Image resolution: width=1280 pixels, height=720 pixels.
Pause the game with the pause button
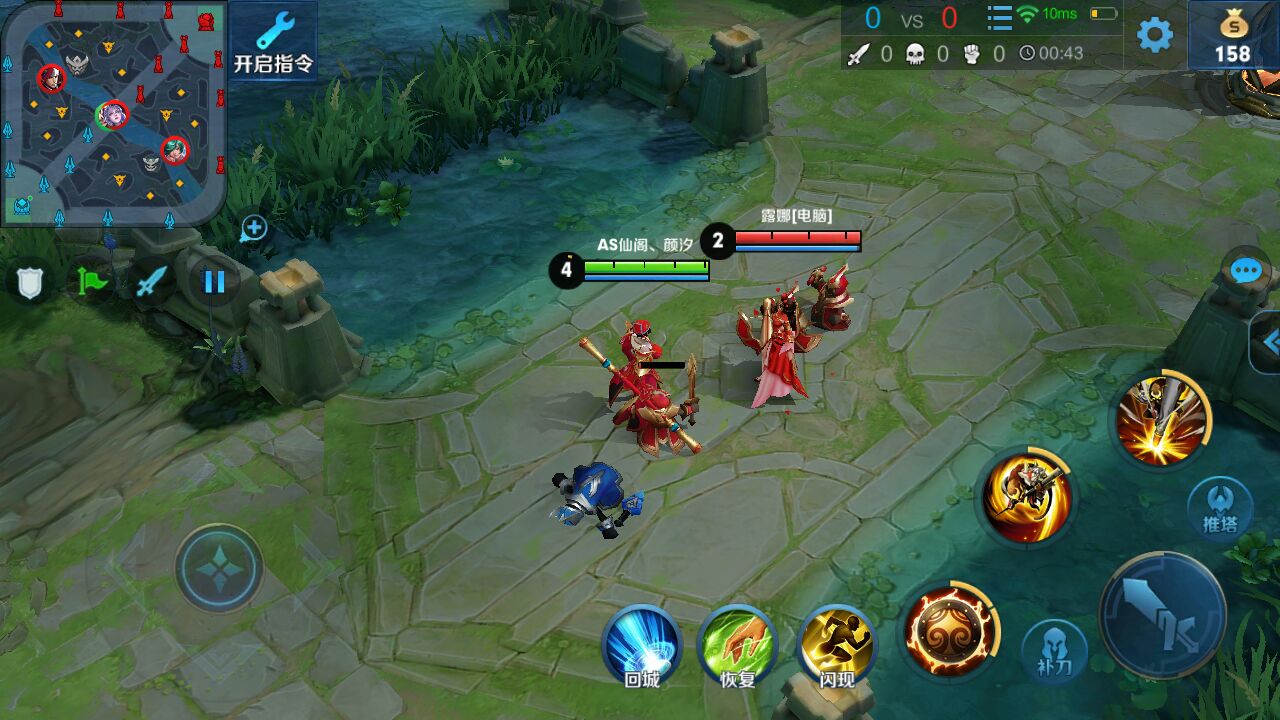pos(214,281)
